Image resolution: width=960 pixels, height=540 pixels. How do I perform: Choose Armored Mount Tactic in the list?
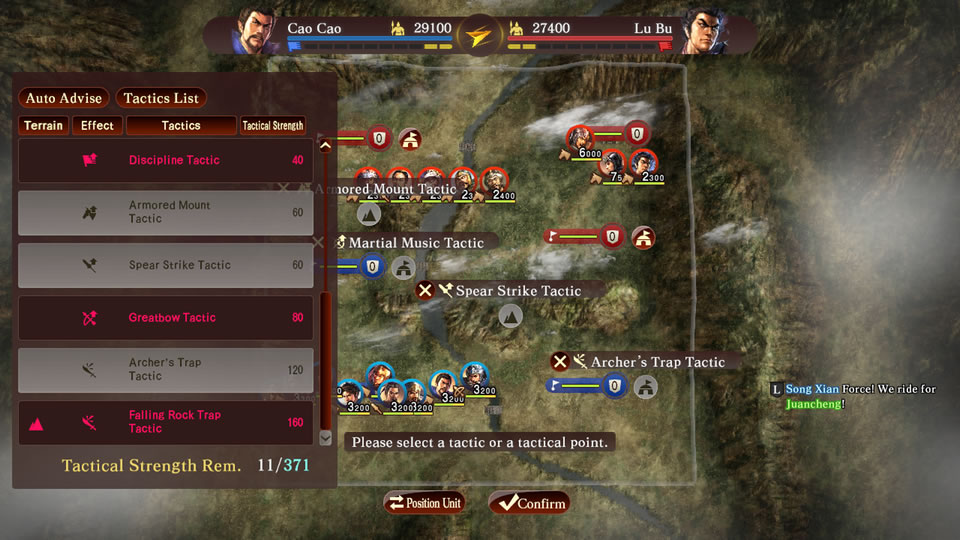[x=166, y=212]
